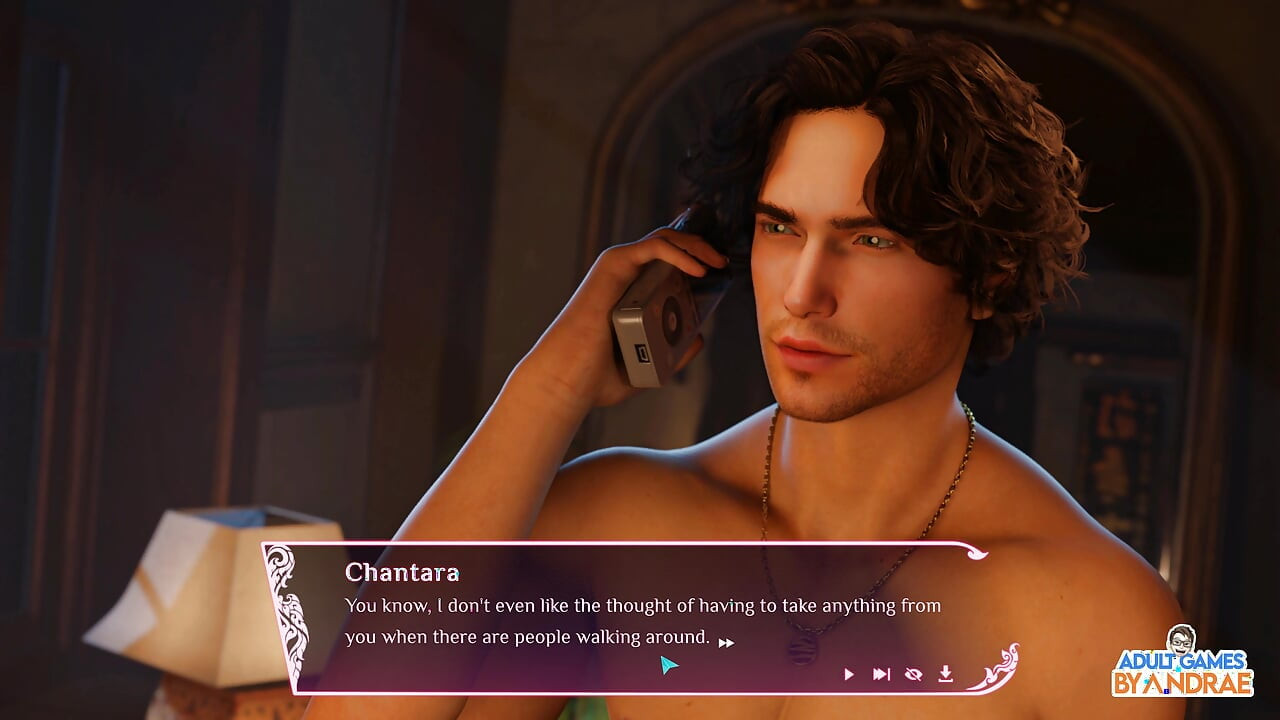The image size is (1280, 720).
Task: Click Chantara's name label on the textbox
Action: [403, 573]
